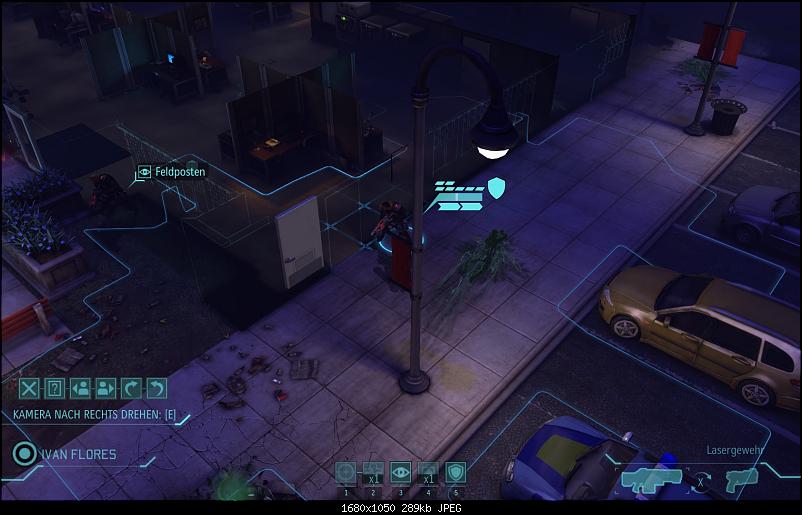Rotate camera with the counterclockwise arrow button
802x515 pixels.
[x=157, y=389]
